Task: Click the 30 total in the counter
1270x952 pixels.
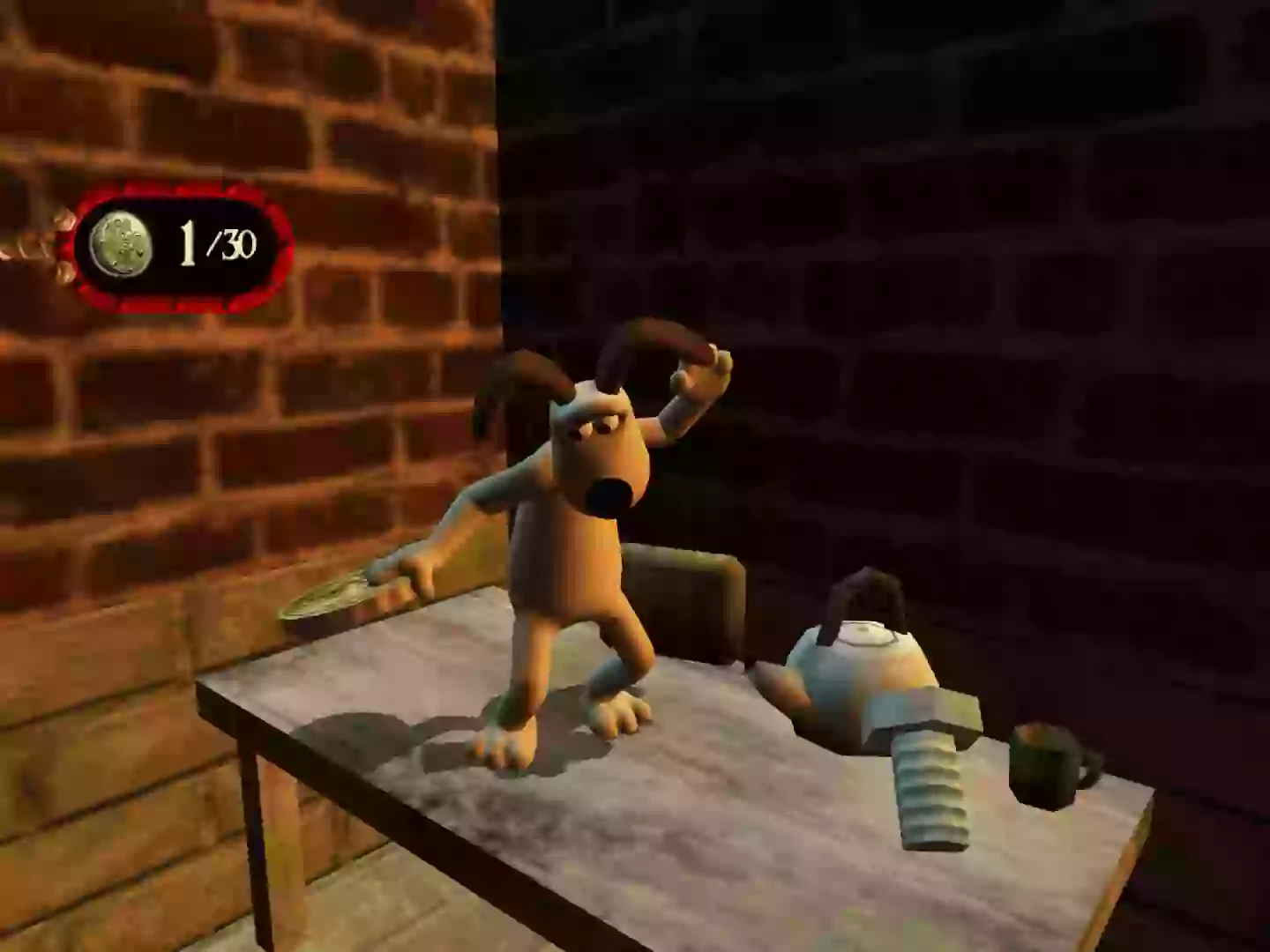Action: tap(238, 244)
